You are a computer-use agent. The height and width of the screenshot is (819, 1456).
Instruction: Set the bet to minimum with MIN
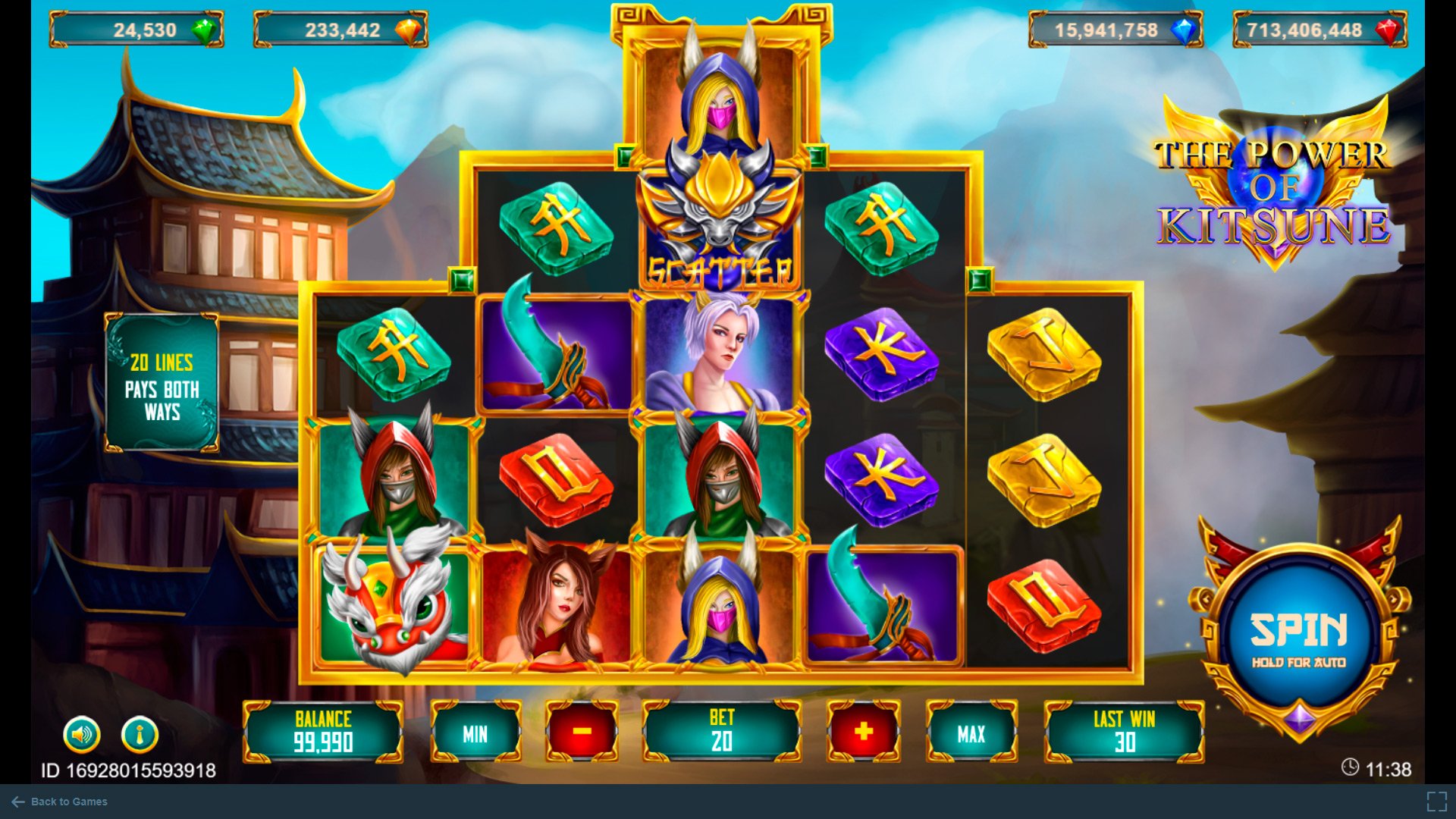click(475, 733)
